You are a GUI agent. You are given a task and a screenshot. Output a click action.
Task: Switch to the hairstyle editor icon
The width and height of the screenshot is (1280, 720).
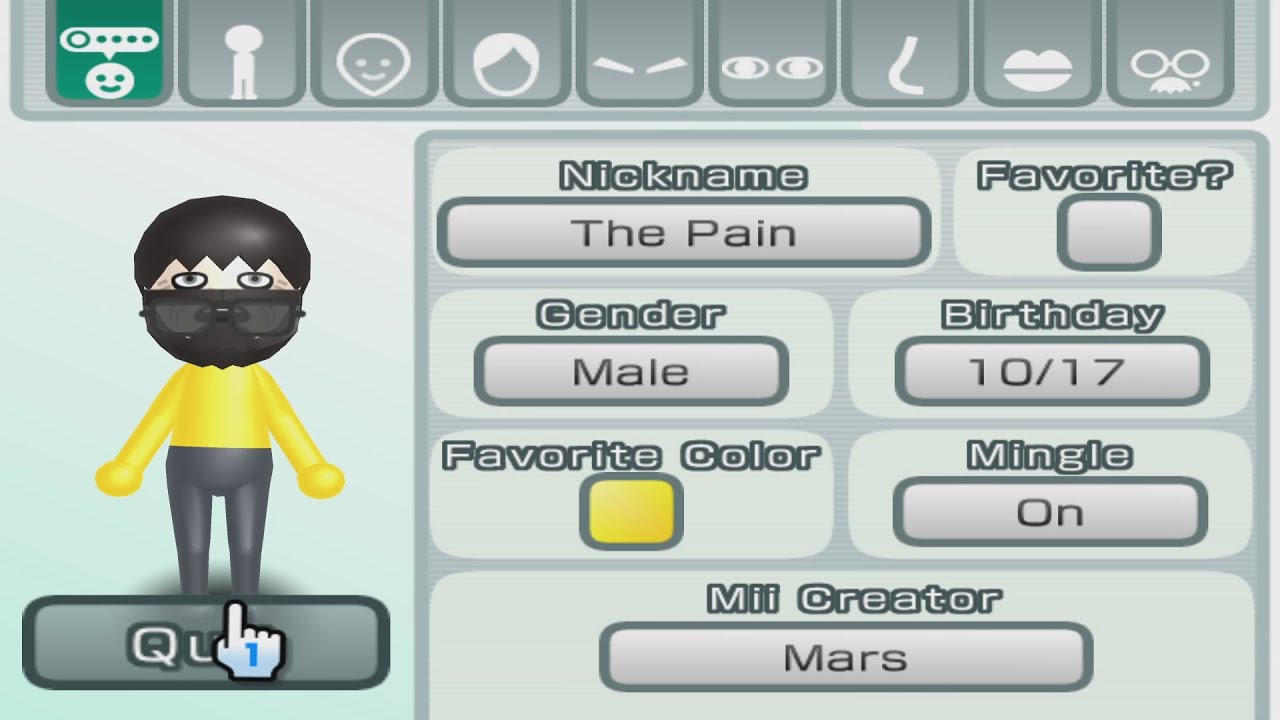point(503,55)
